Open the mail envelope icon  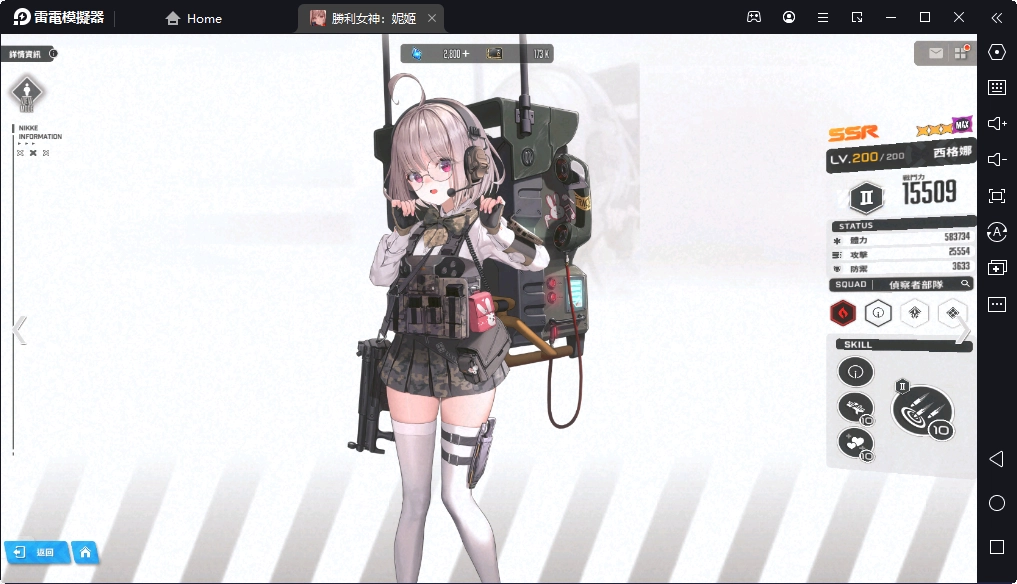936,53
